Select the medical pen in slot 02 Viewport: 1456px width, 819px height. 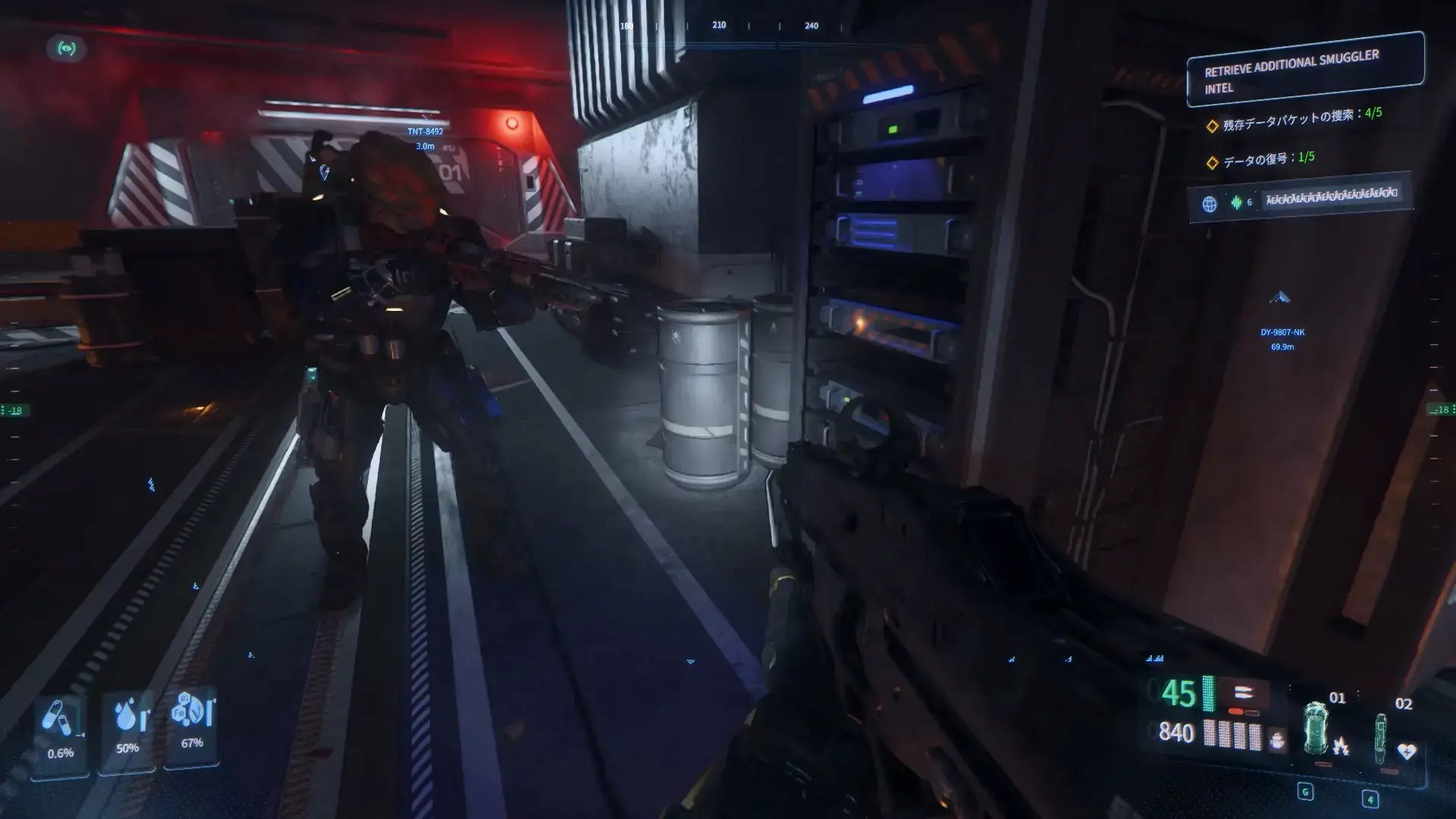[x=1381, y=739]
